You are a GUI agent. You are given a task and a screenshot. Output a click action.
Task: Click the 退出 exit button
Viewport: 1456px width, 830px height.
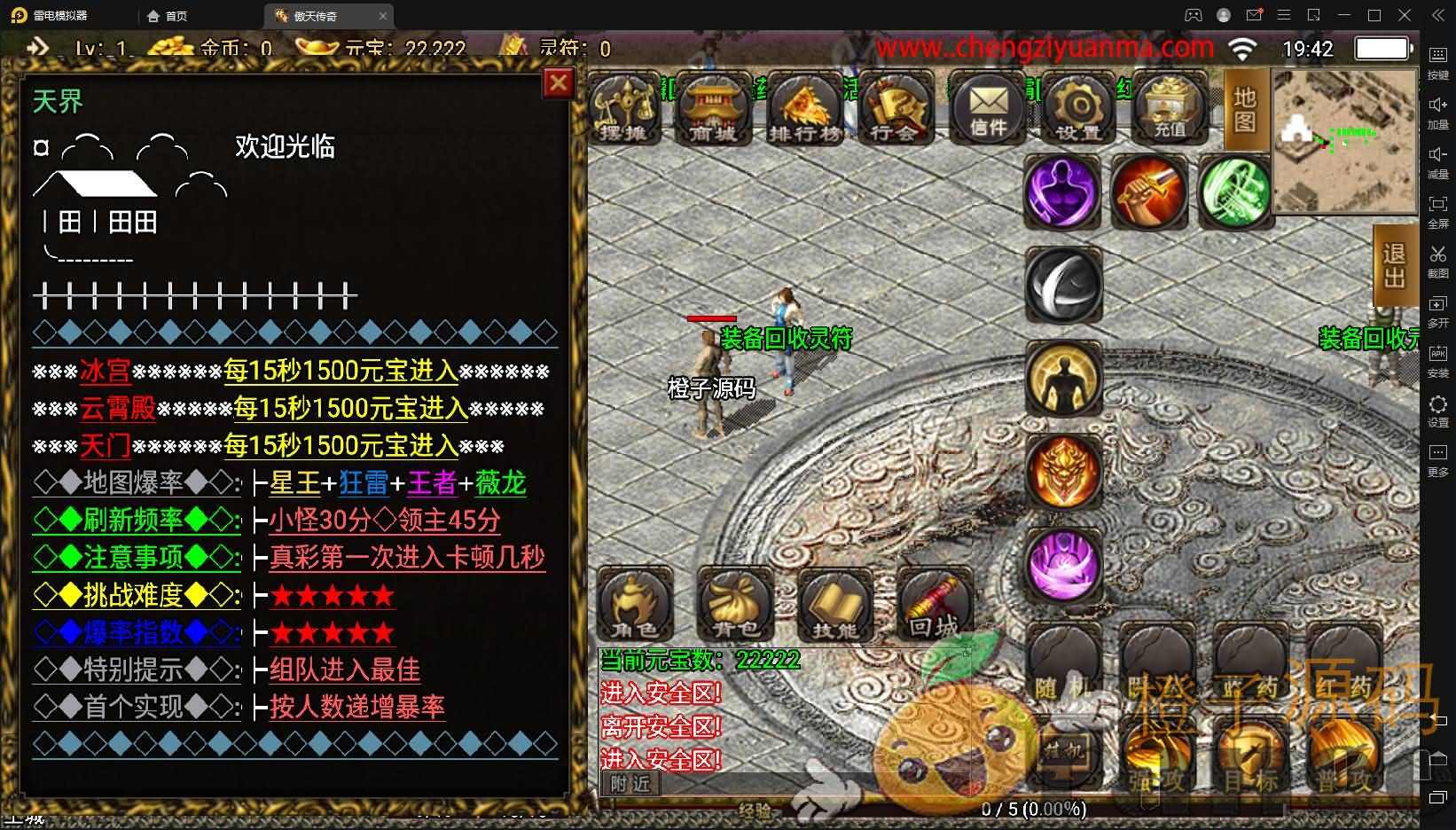click(x=1394, y=266)
